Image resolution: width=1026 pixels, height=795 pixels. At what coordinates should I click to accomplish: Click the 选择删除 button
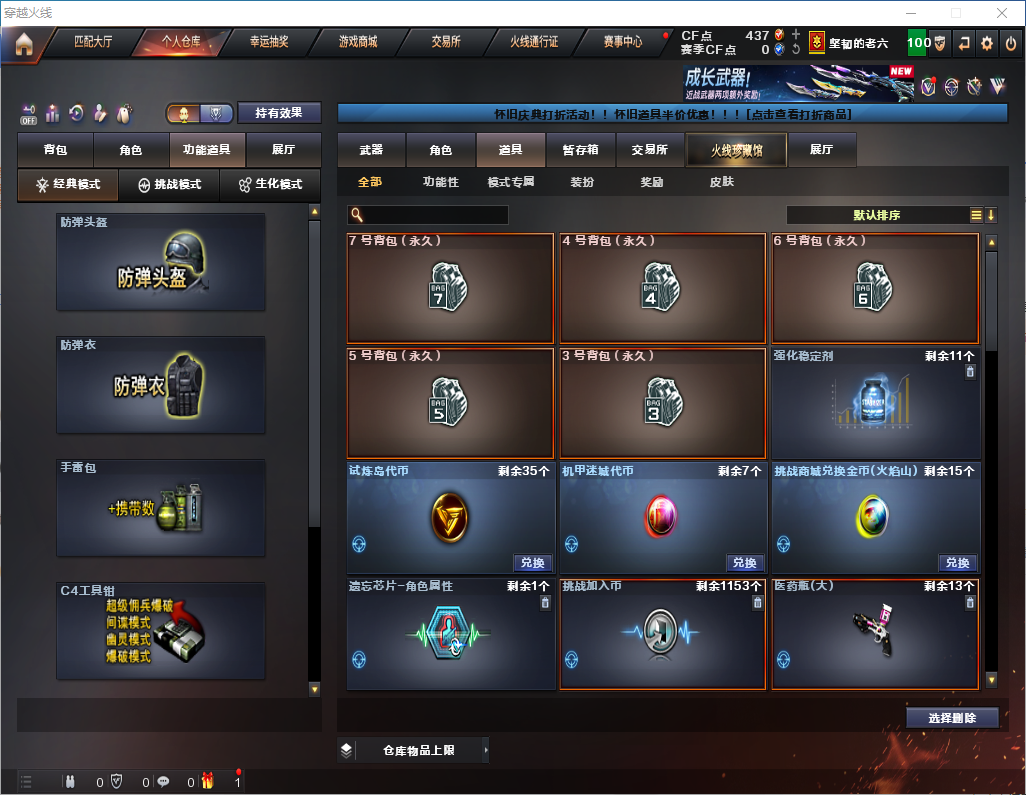pos(952,718)
